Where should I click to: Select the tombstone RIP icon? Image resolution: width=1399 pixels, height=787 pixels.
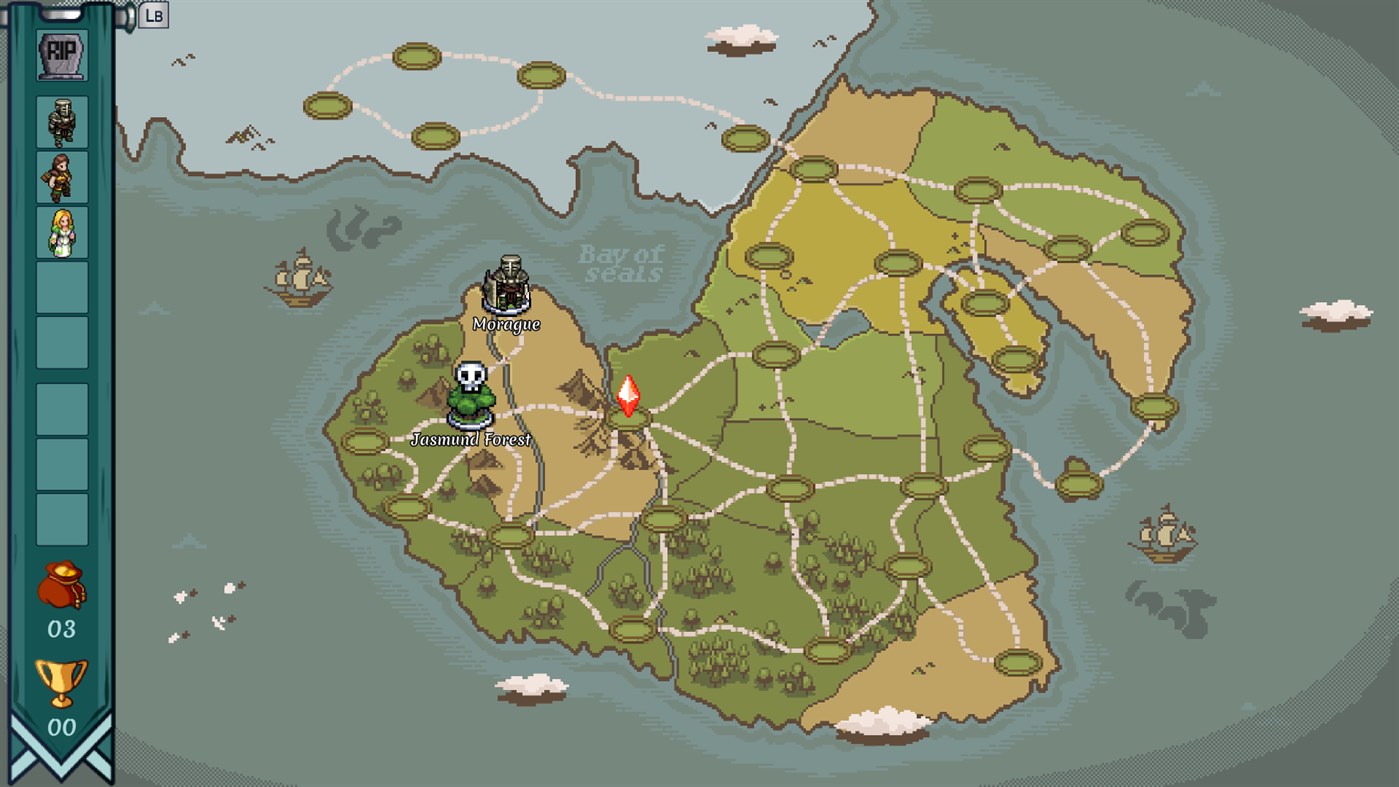pyautogui.click(x=62, y=55)
